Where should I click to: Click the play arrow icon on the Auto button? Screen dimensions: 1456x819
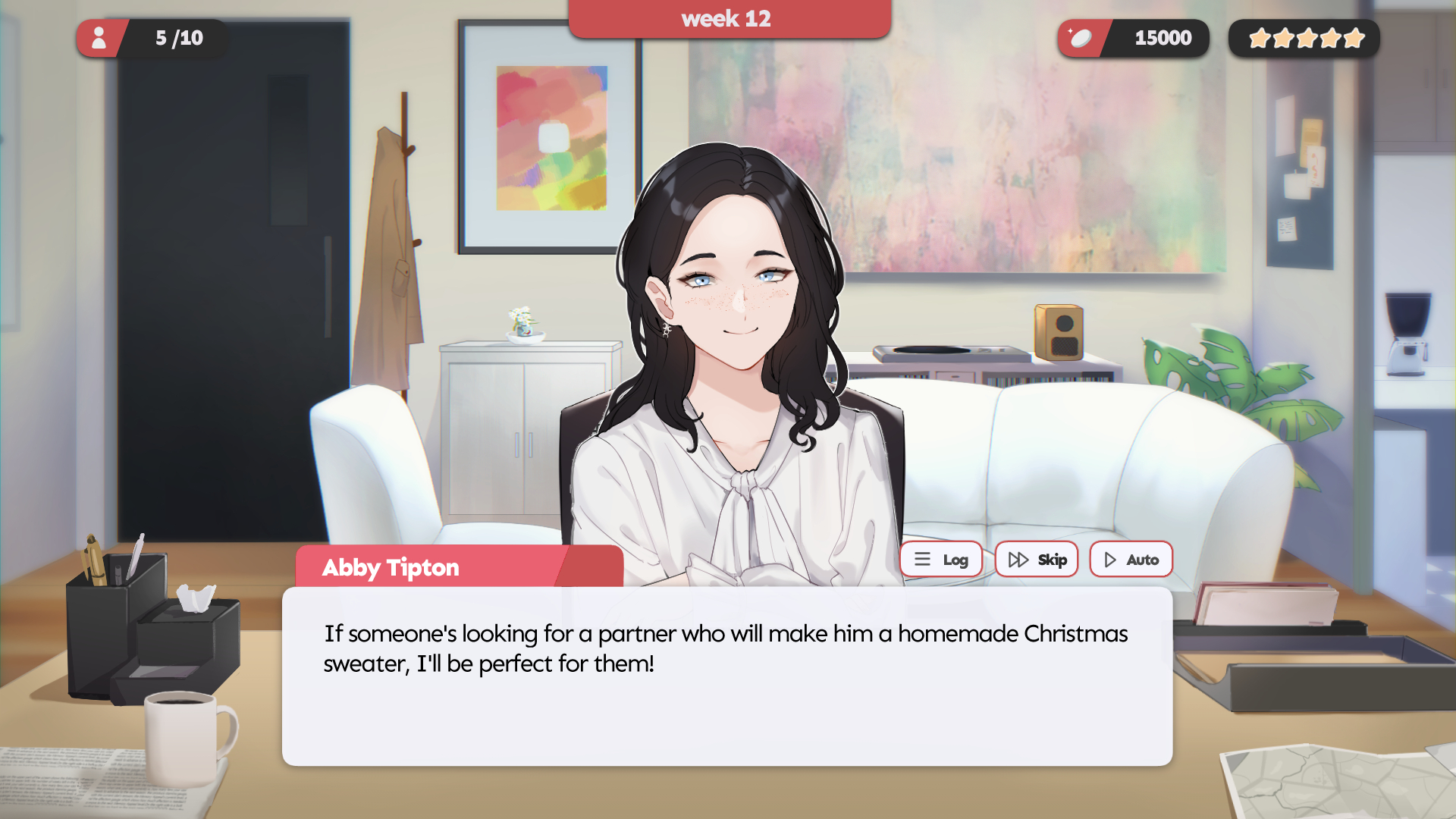[x=1109, y=559]
